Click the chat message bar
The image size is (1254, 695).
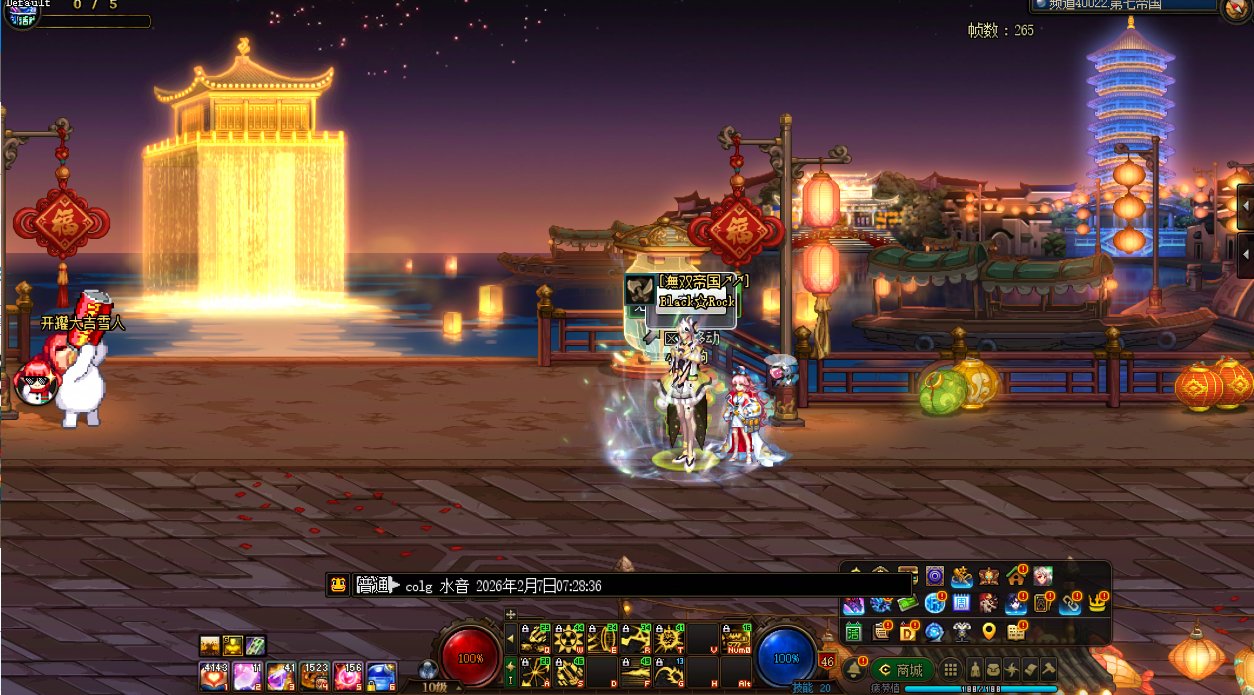pyautogui.click(x=620, y=586)
